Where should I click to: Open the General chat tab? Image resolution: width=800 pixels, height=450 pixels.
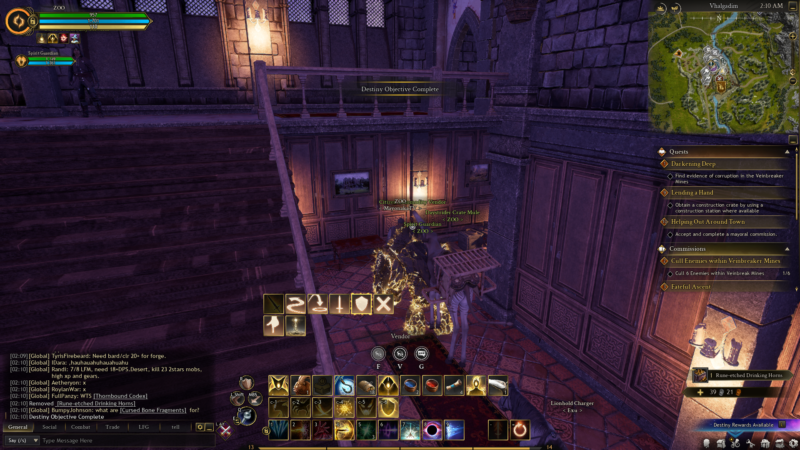[17, 427]
